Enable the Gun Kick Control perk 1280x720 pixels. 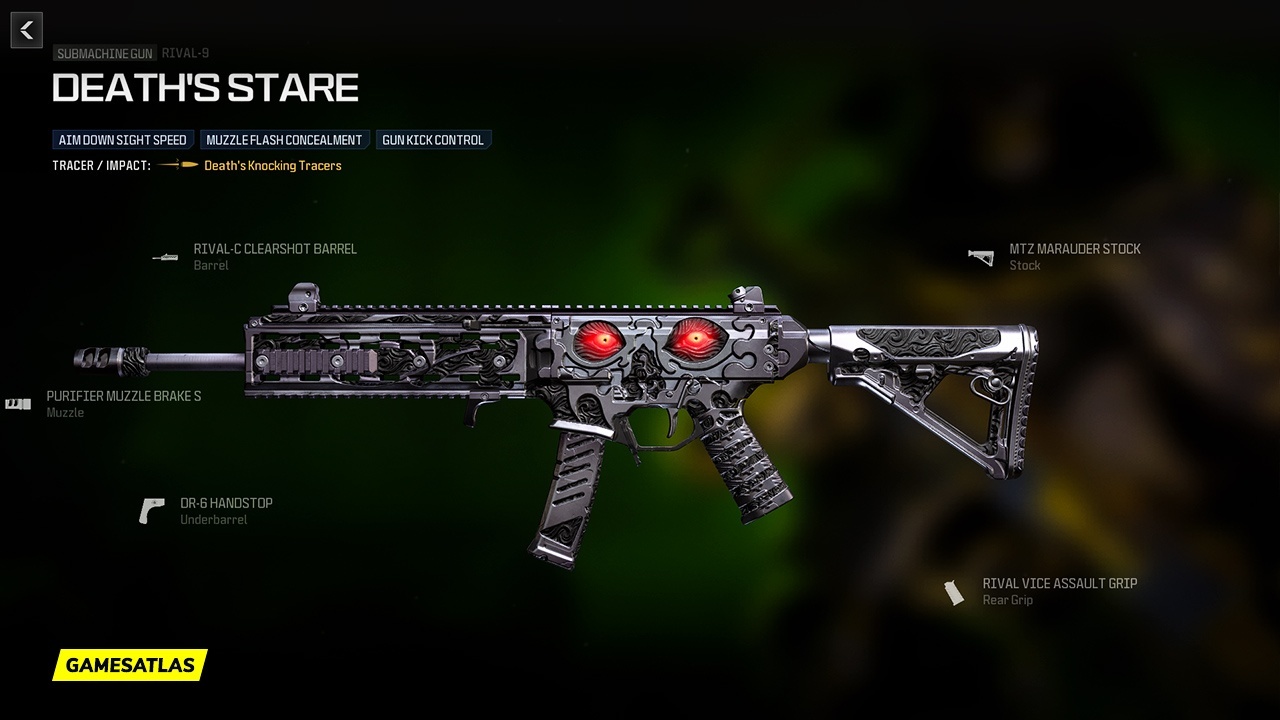(433, 140)
